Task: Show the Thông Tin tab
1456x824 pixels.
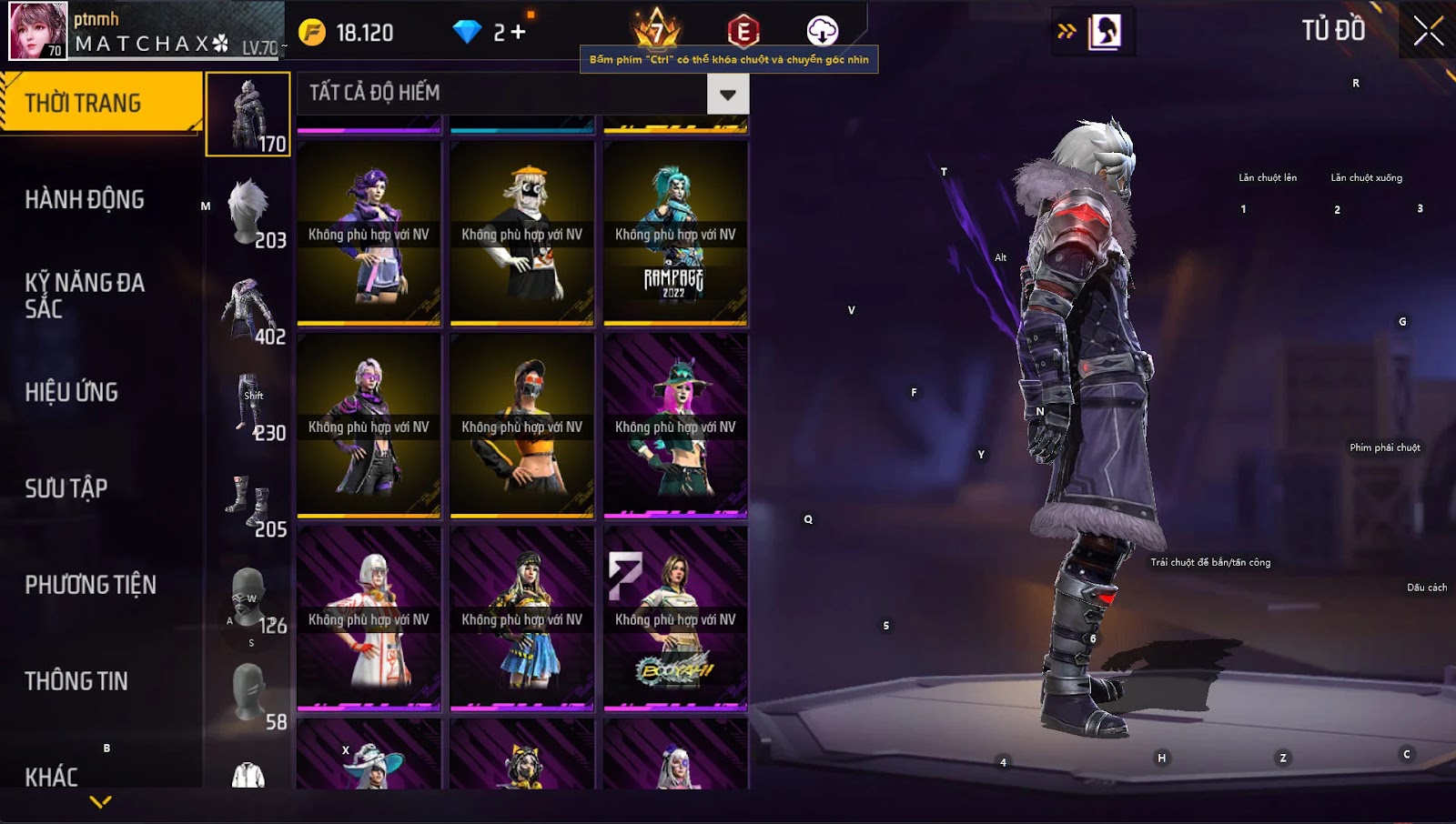Action: (76, 681)
